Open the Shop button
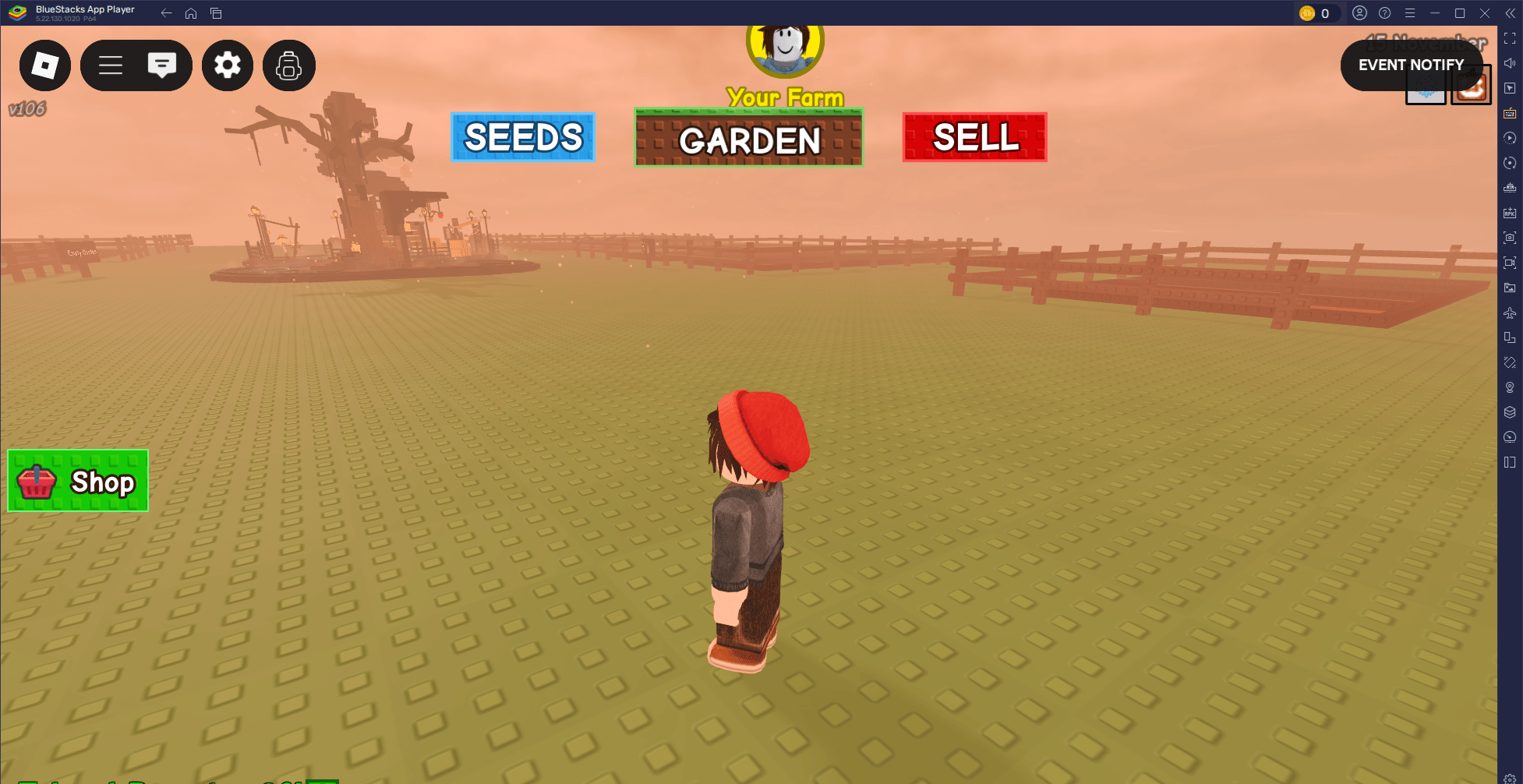 77,481
